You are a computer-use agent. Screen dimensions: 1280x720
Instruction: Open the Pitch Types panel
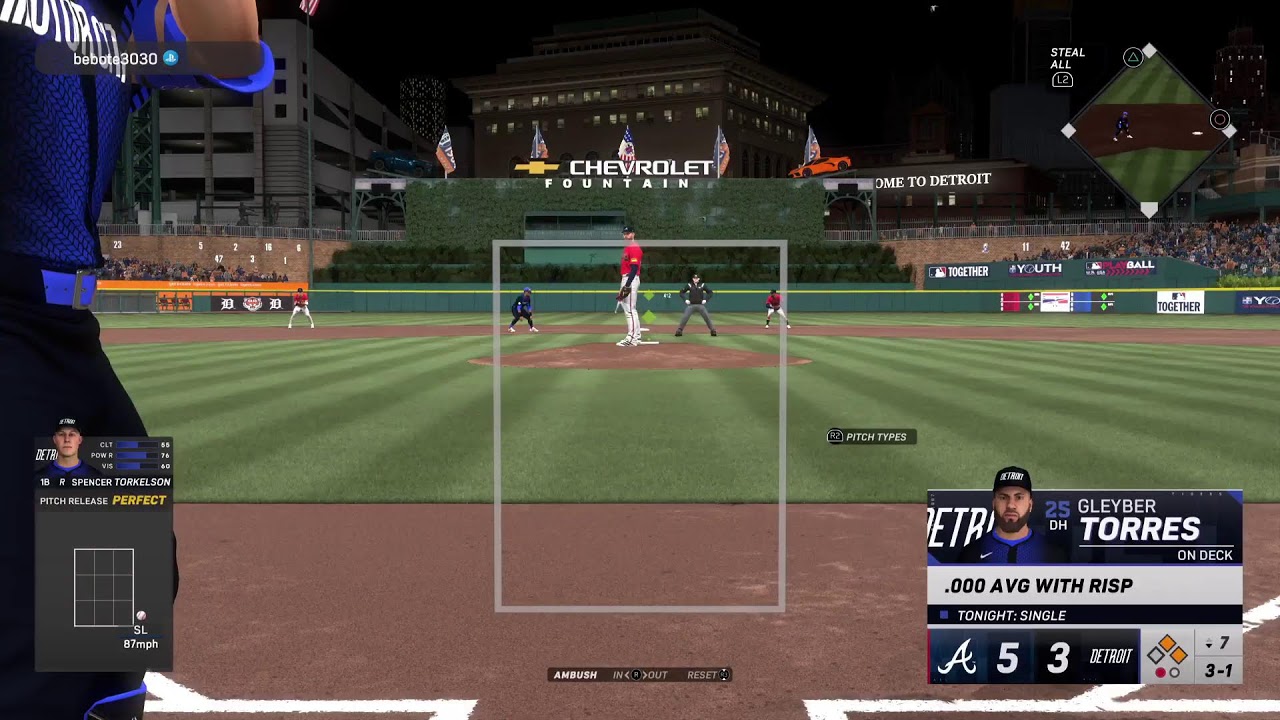[x=868, y=437]
